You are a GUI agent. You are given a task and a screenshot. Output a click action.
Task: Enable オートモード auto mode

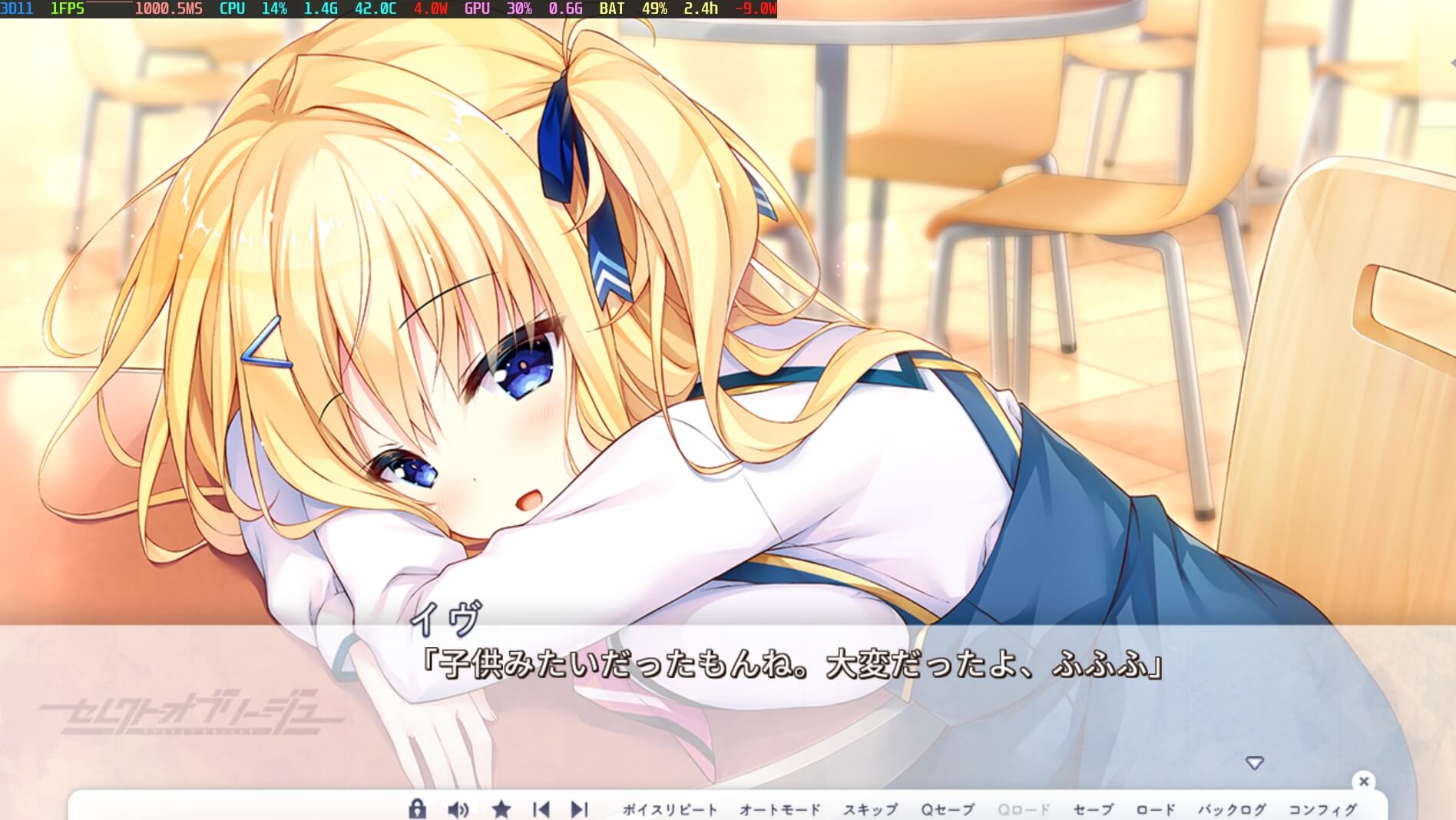(779, 807)
